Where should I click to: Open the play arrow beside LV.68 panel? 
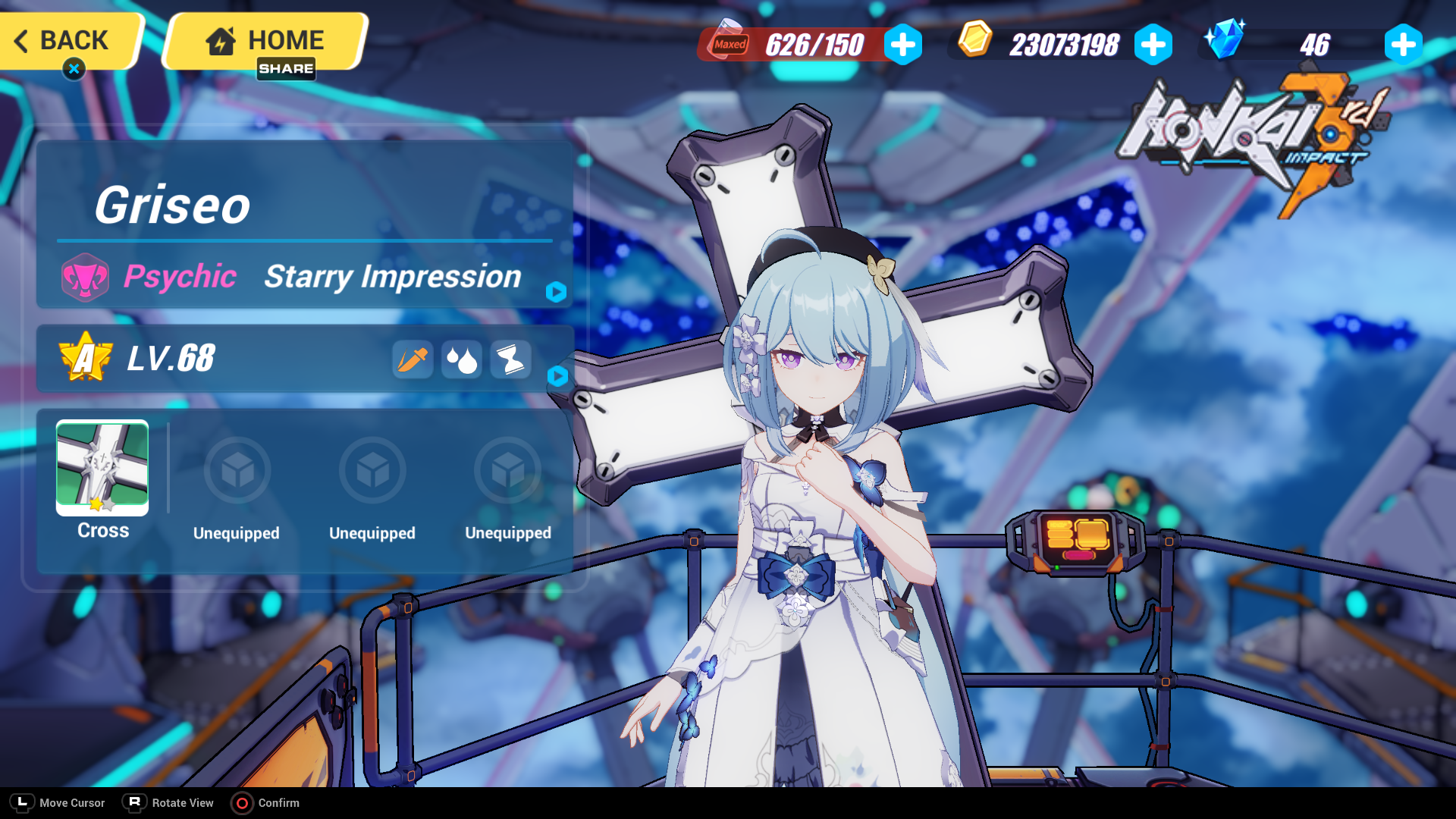tap(559, 377)
